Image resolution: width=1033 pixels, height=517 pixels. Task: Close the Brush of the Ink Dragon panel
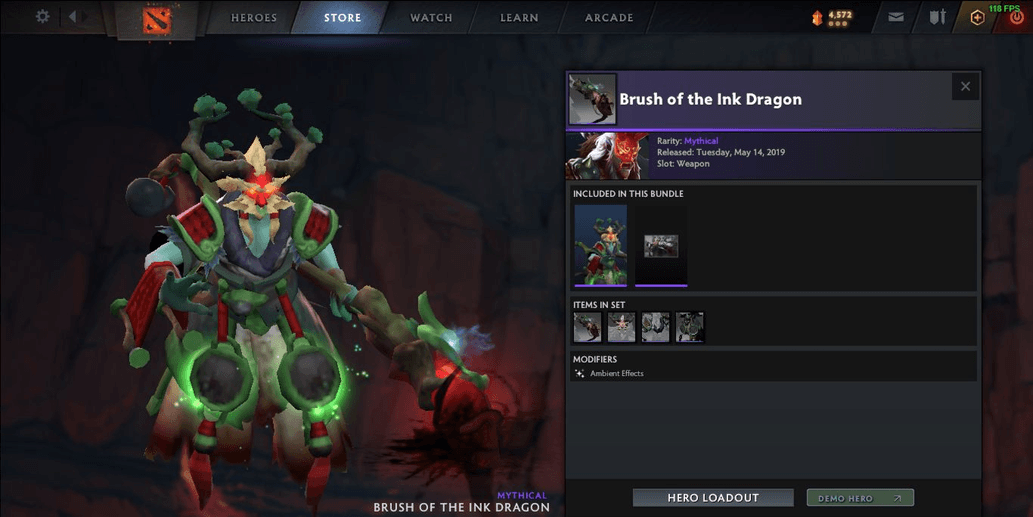965,86
